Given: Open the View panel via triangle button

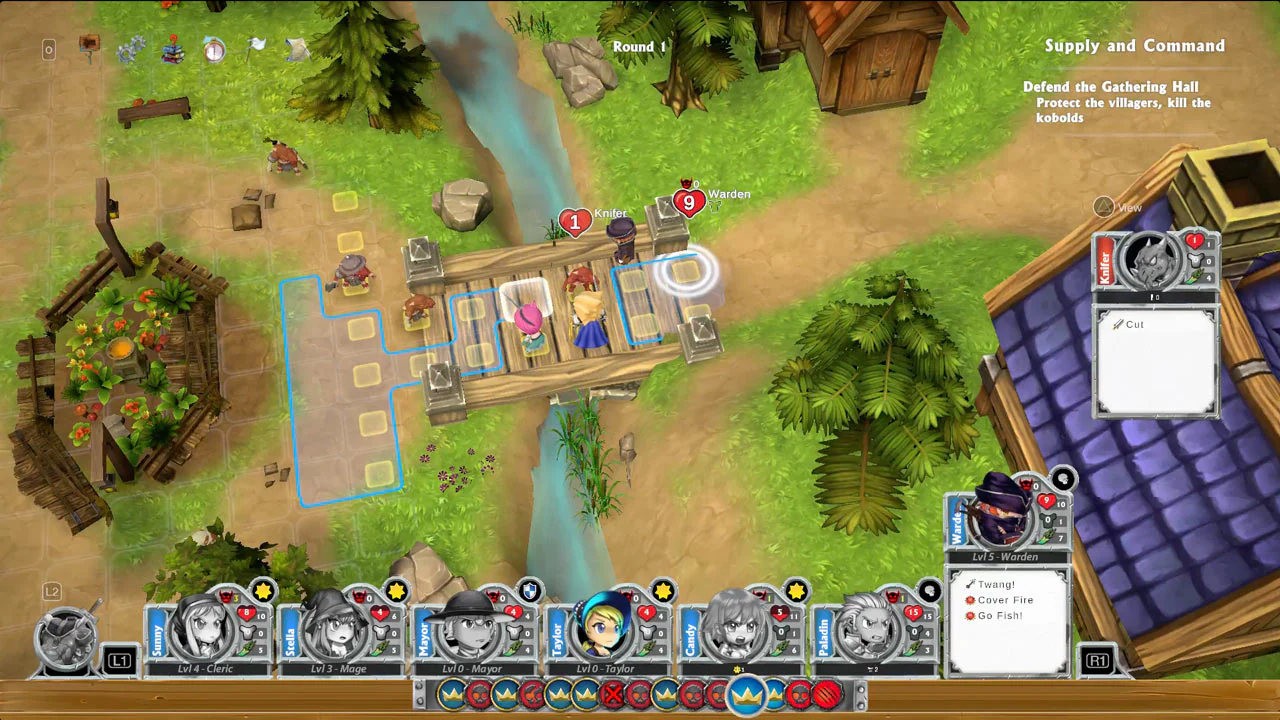Looking at the screenshot, I should [x=1103, y=207].
